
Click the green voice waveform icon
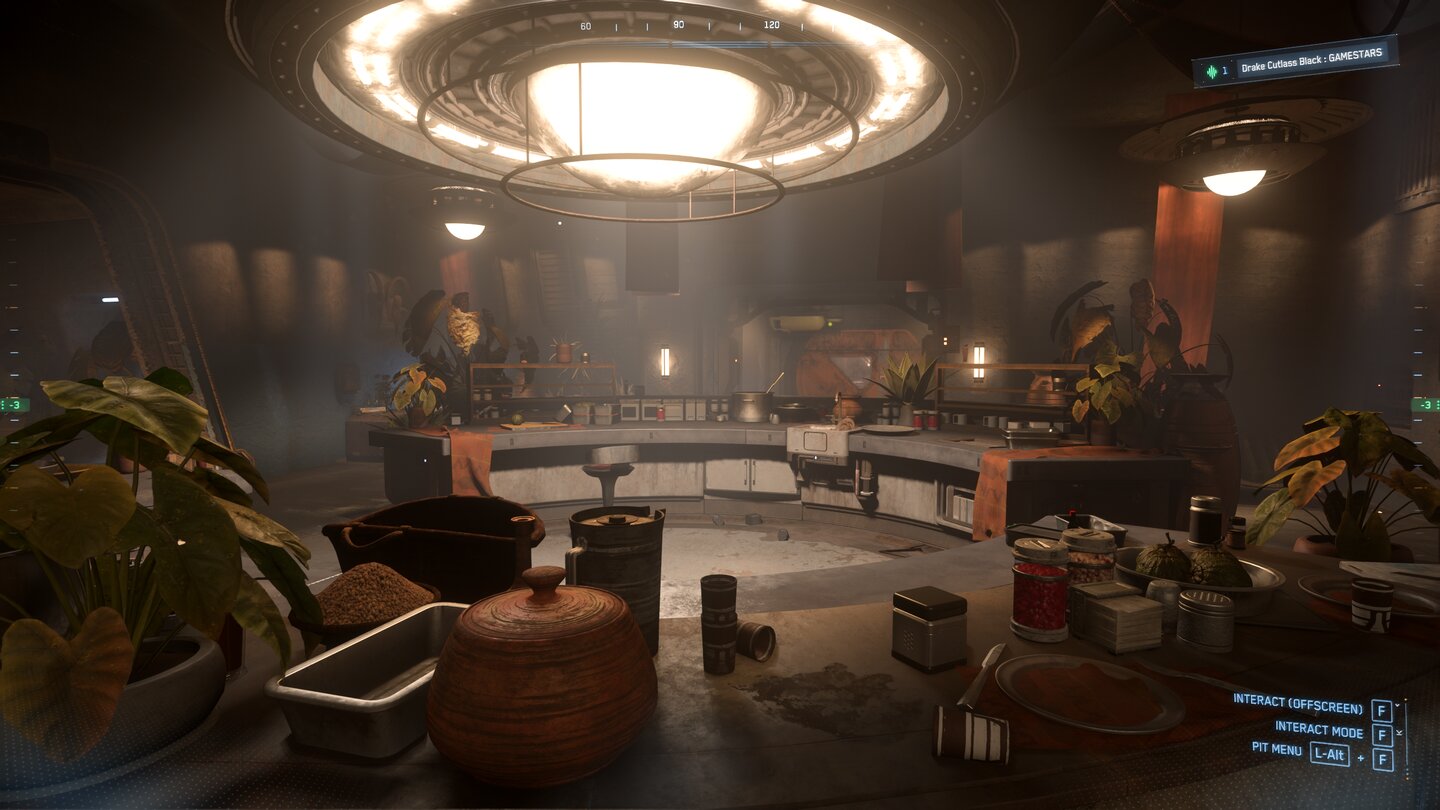(x=1211, y=70)
